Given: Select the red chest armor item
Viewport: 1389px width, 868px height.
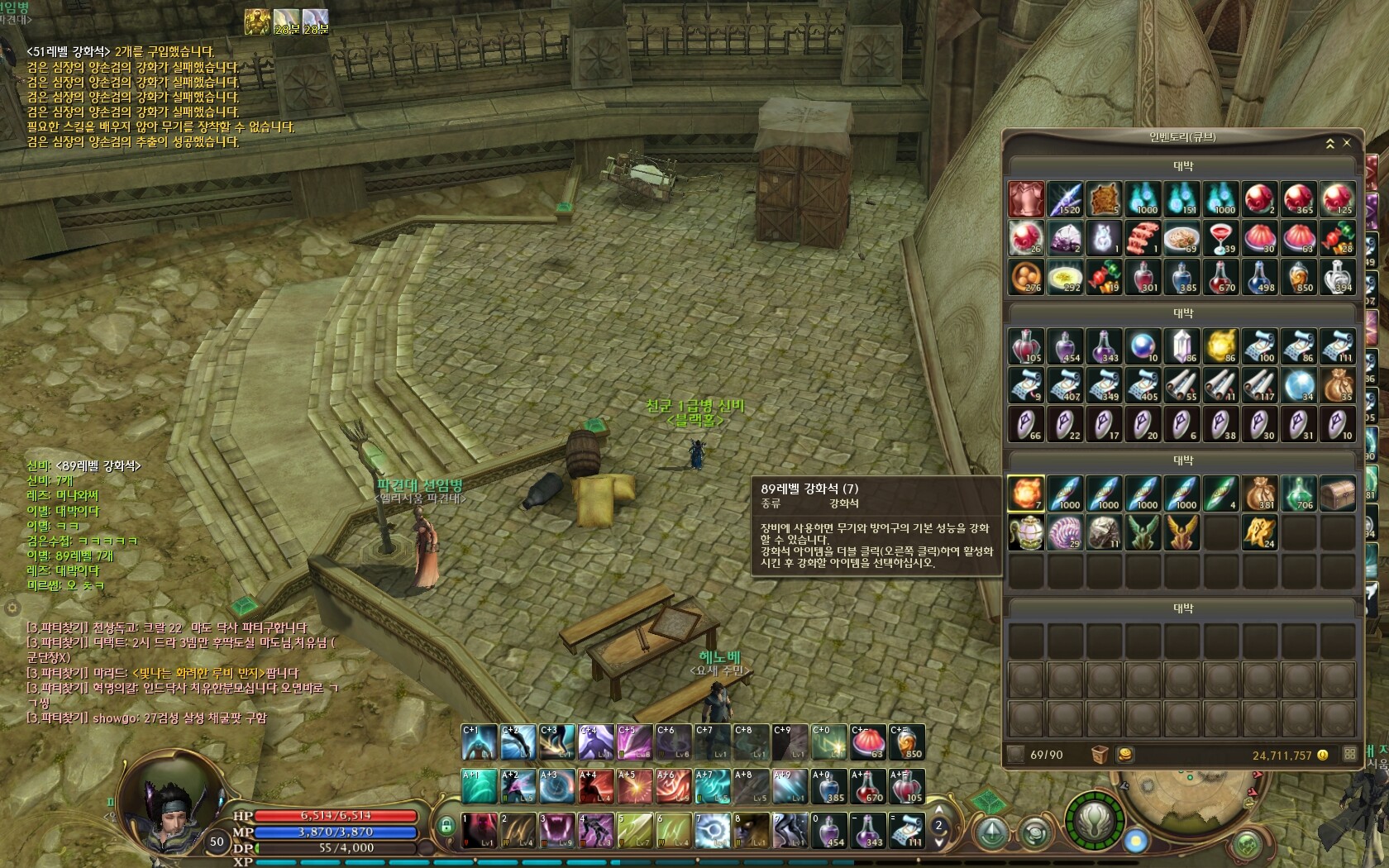Looking at the screenshot, I should click(1026, 199).
